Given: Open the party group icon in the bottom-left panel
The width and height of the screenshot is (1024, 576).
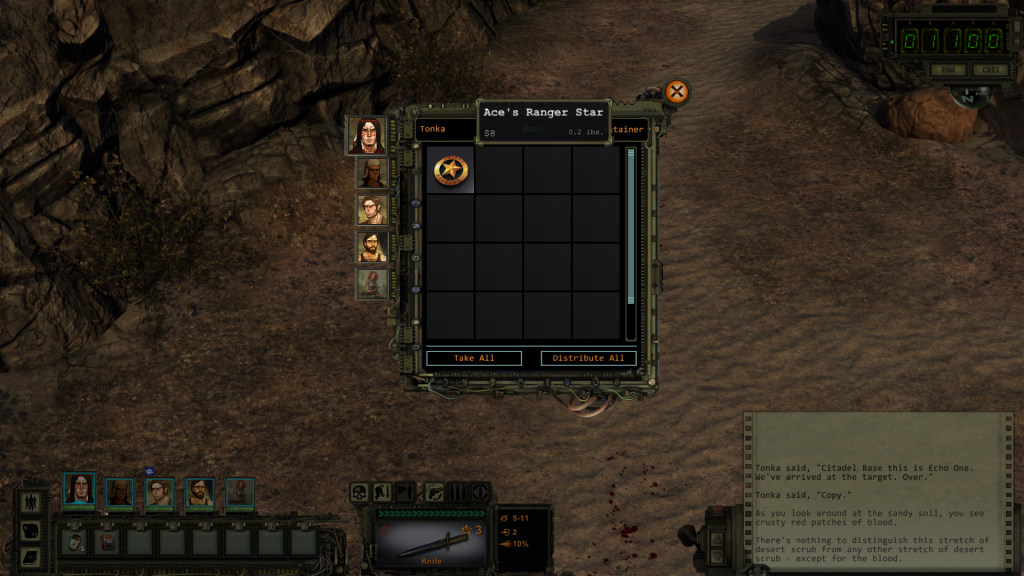Looking at the screenshot, I should pos(31,502).
